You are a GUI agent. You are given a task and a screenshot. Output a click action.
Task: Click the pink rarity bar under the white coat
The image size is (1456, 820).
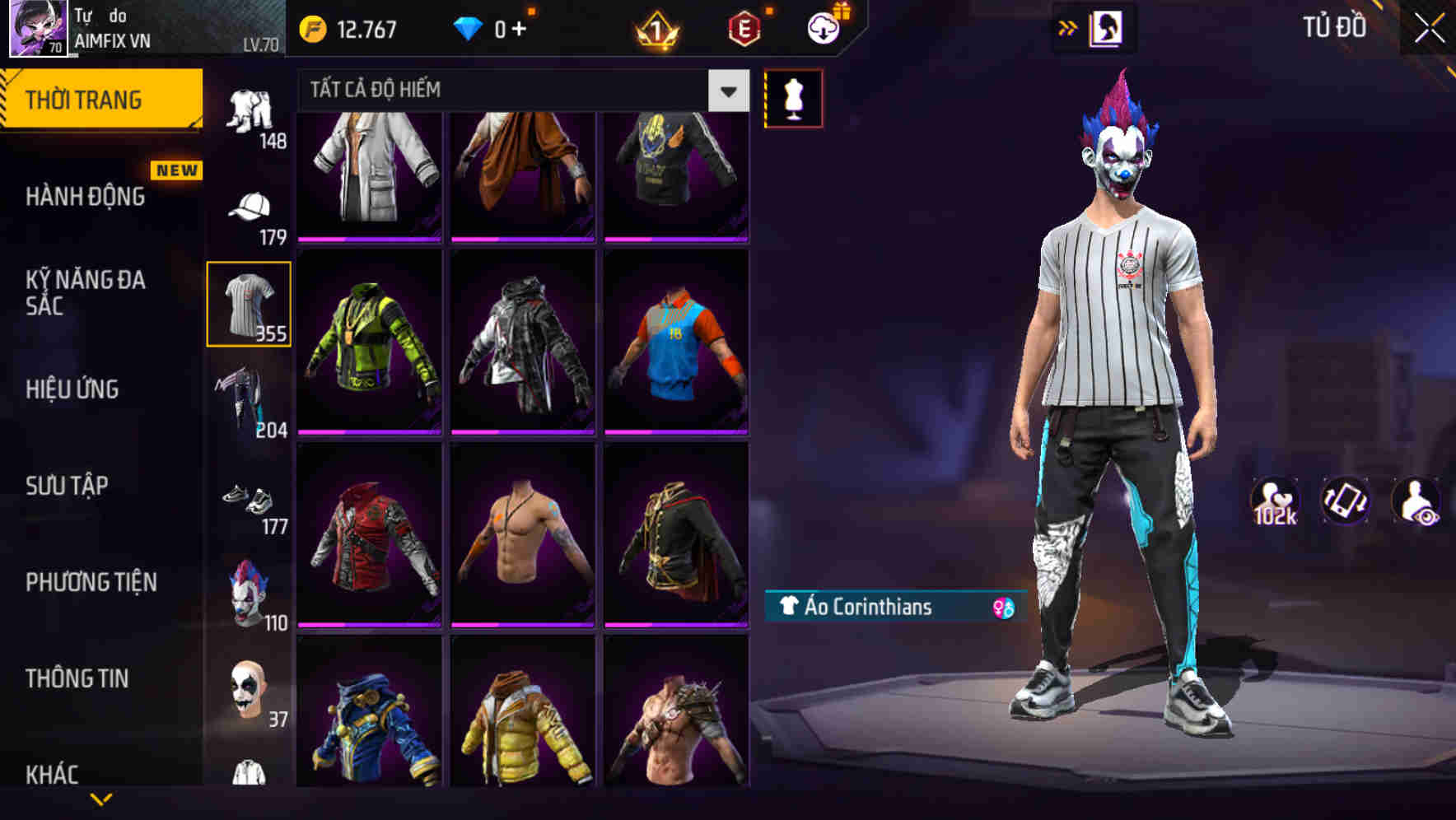[368, 237]
